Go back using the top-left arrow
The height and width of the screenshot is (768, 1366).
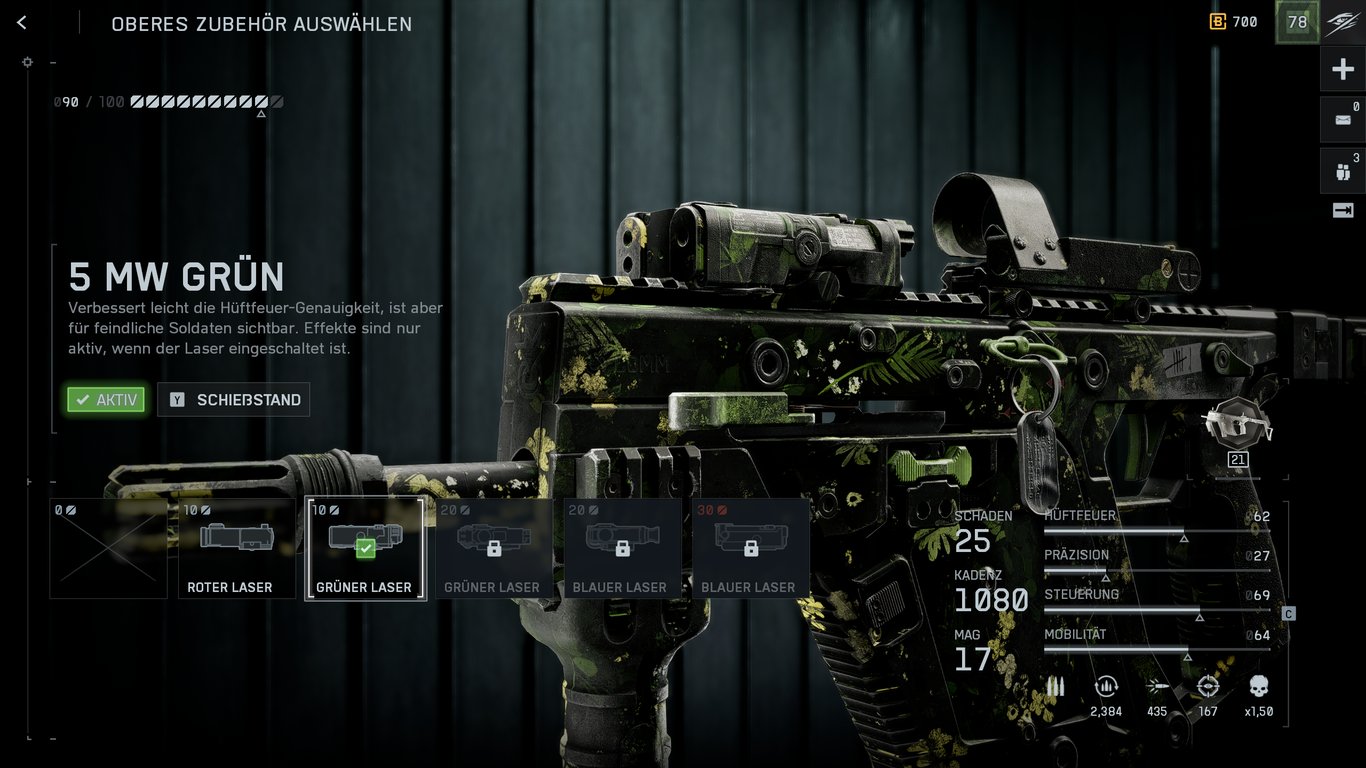[22, 23]
